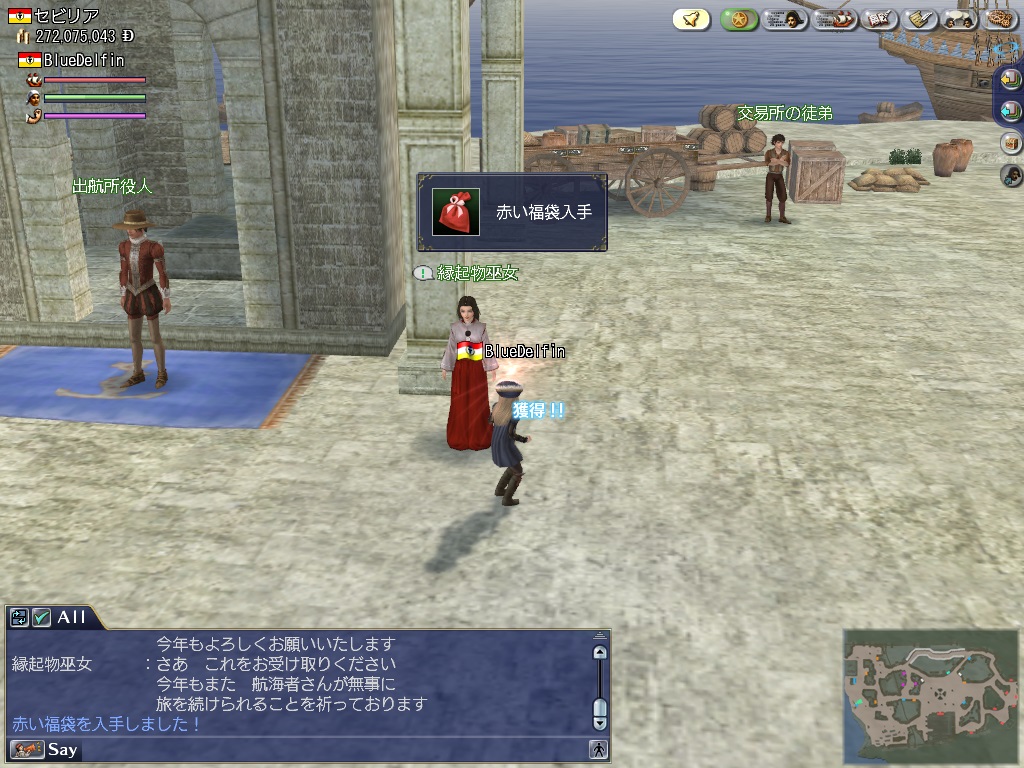This screenshot has width=1024, height=768.
Task: Click the red lucky bag item popup
Action: (x=512, y=212)
